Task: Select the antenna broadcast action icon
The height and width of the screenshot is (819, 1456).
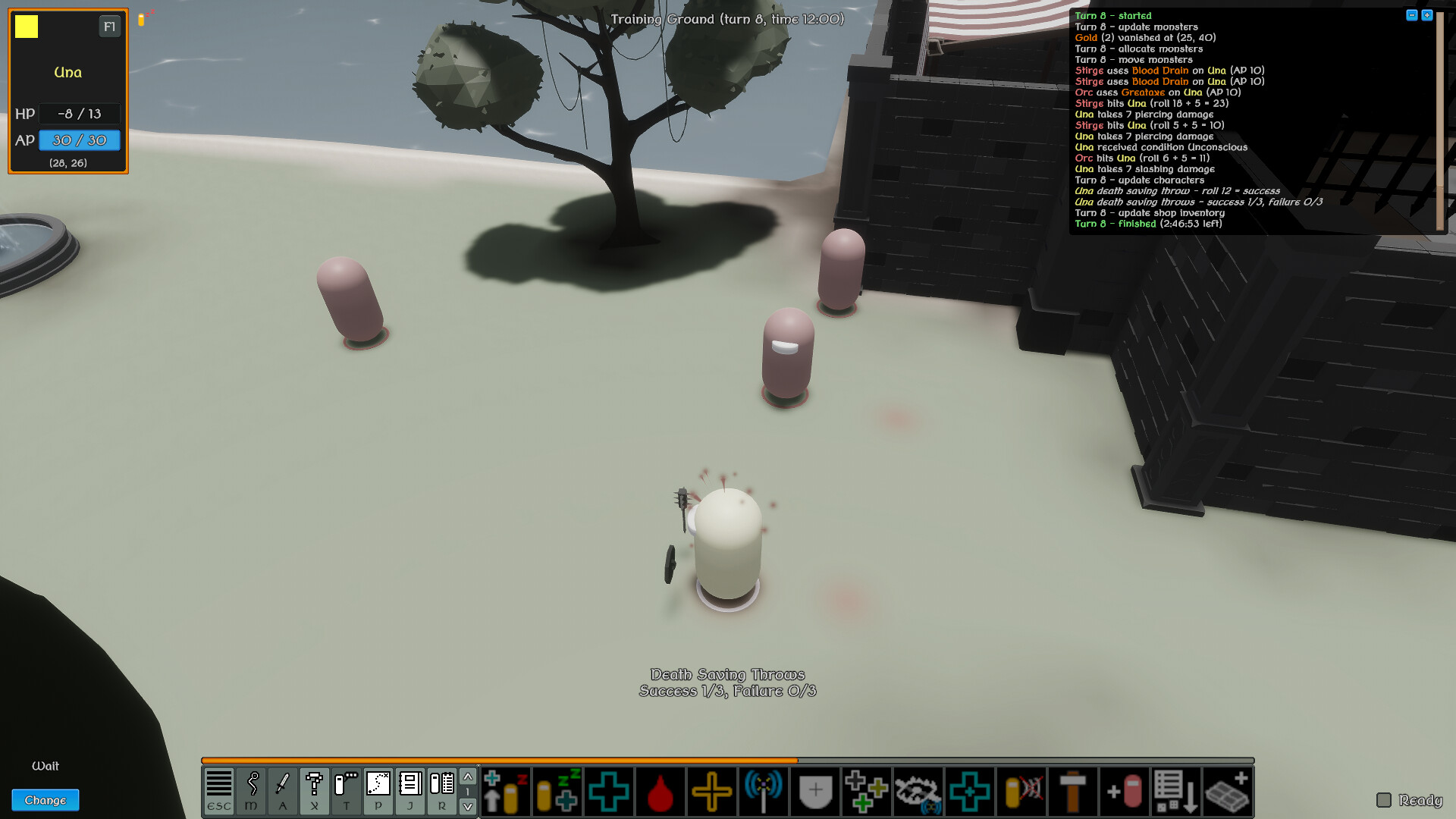Action: coord(764,791)
